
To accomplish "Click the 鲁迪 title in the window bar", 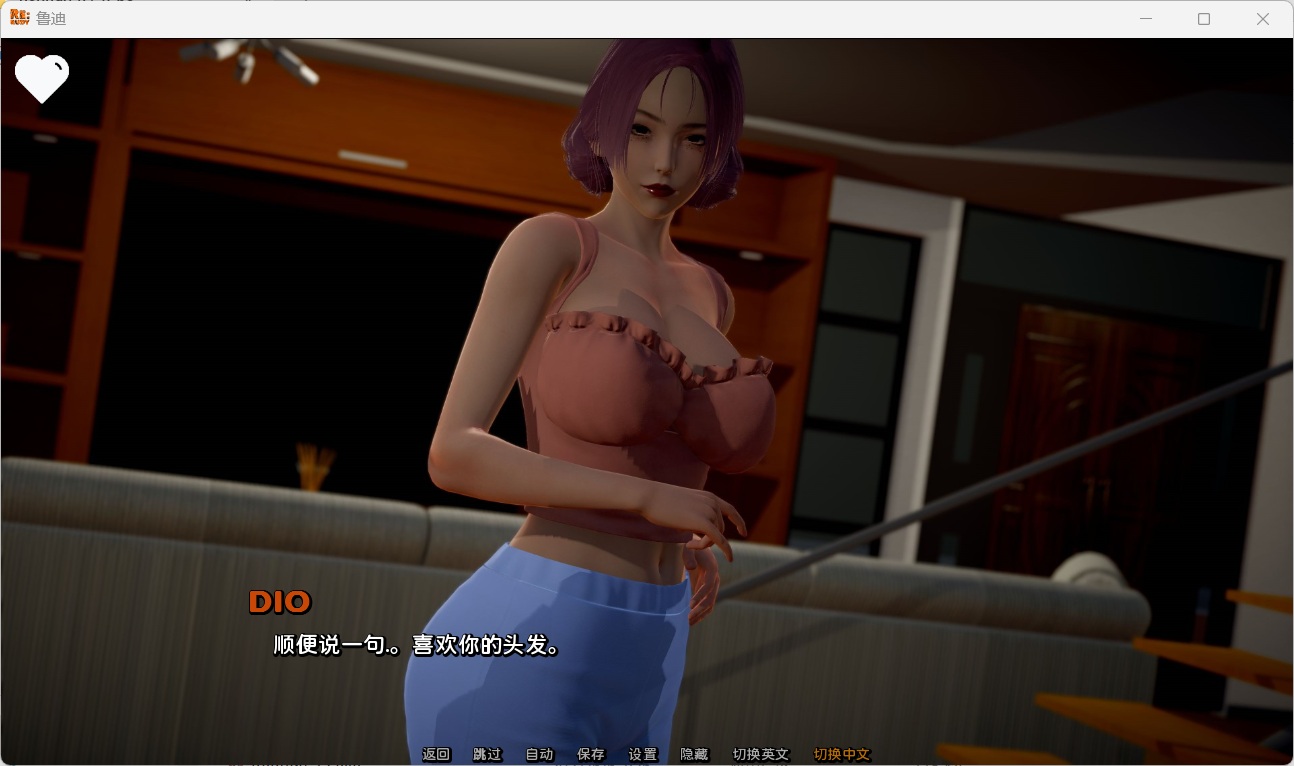I will [x=50, y=18].
